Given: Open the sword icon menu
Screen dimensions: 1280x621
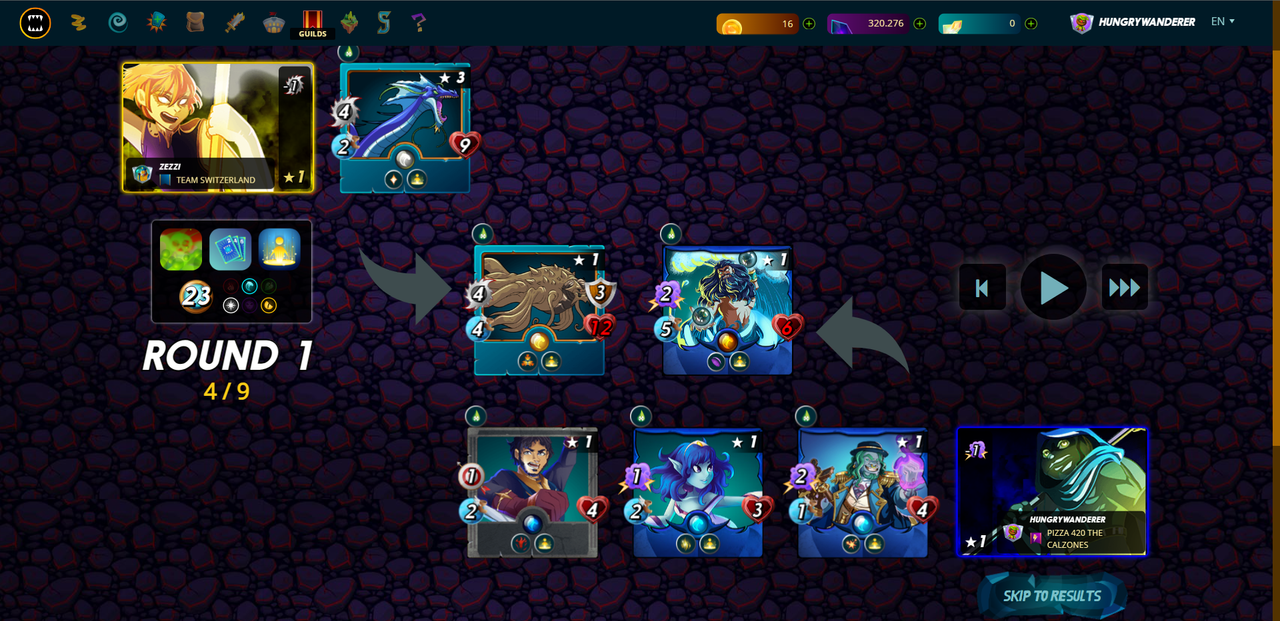Looking at the screenshot, I should tap(235, 22).
